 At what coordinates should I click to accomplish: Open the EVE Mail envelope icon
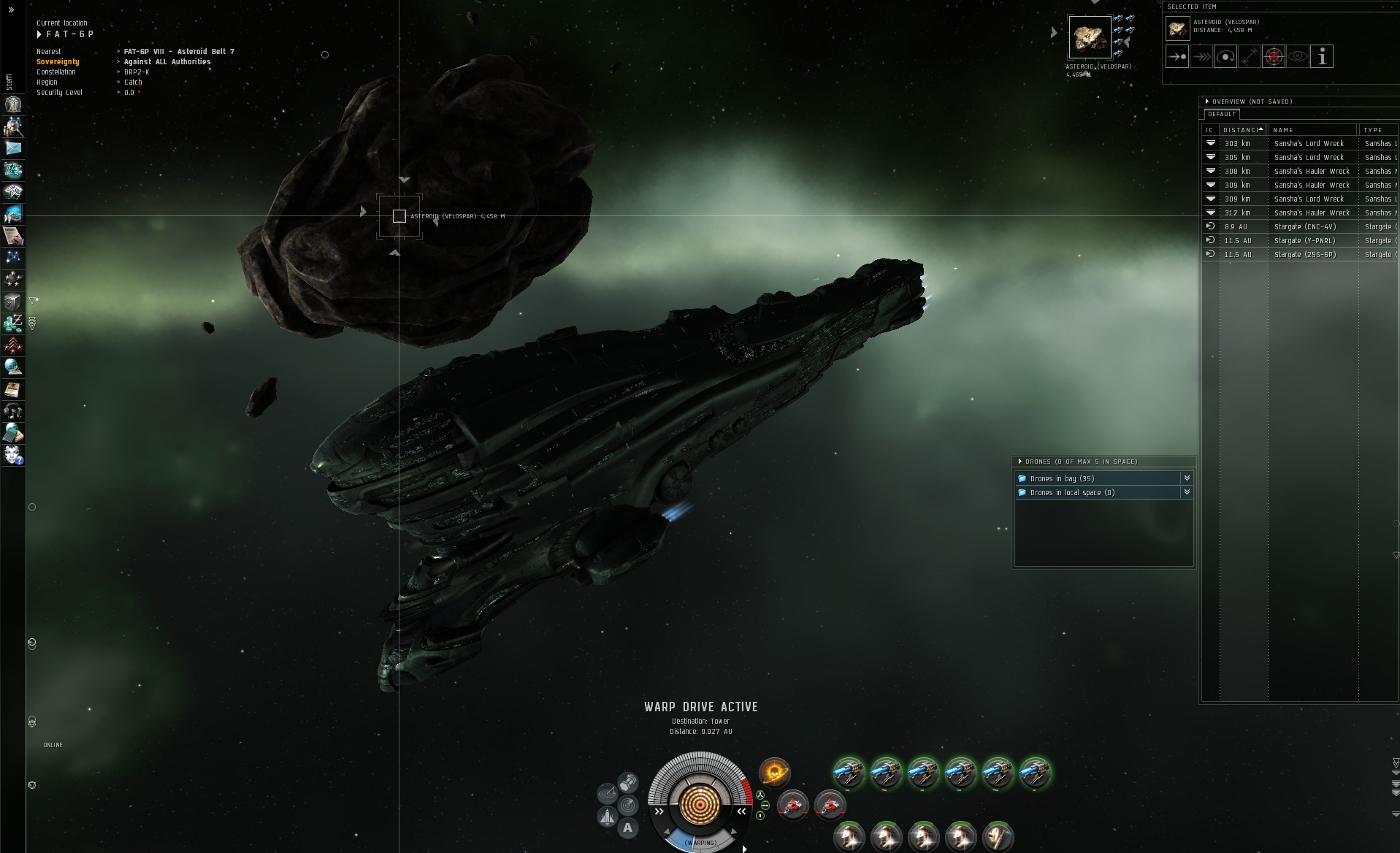[x=13, y=148]
